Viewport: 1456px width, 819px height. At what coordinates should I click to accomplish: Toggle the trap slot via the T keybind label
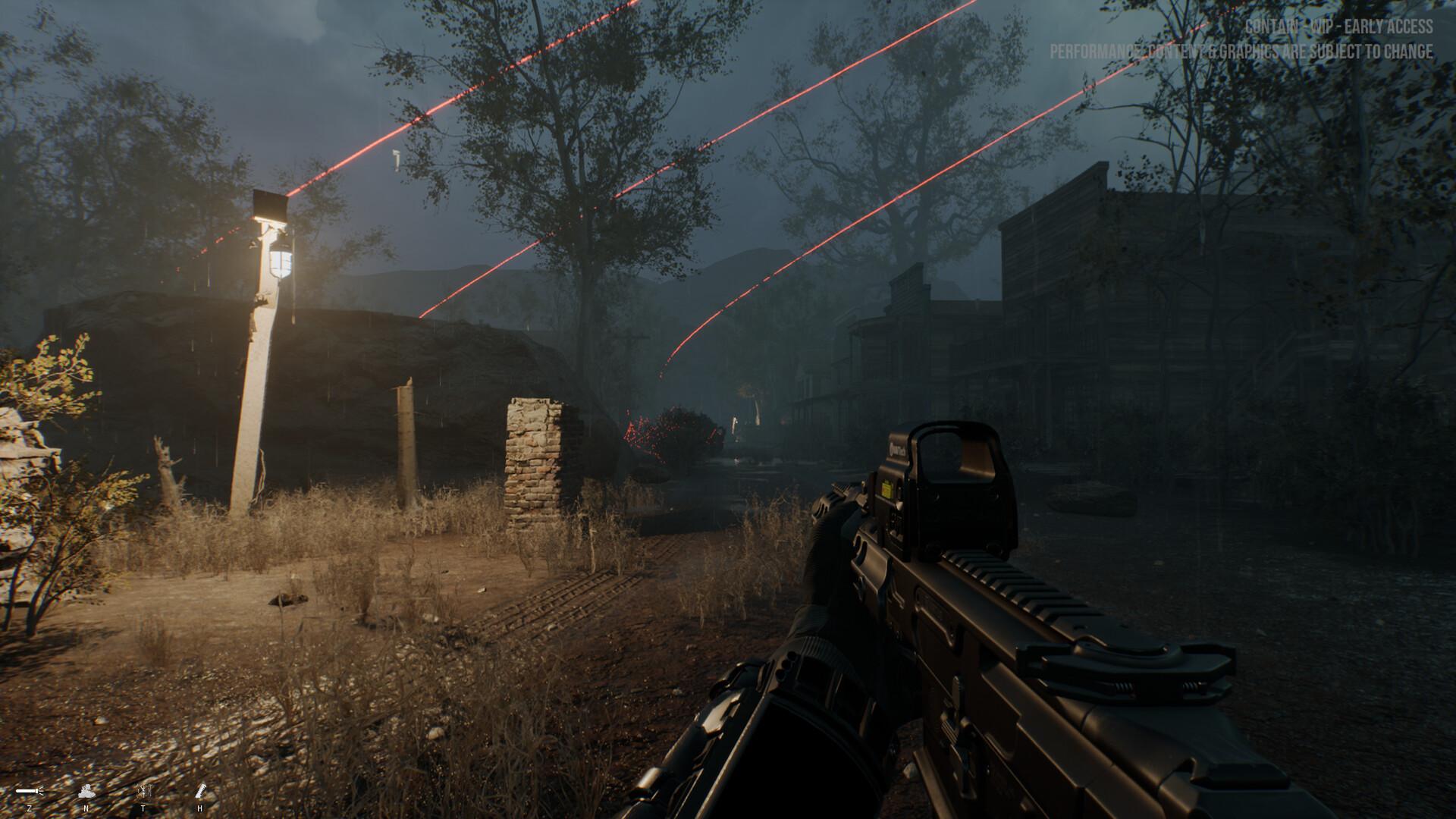point(143,808)
